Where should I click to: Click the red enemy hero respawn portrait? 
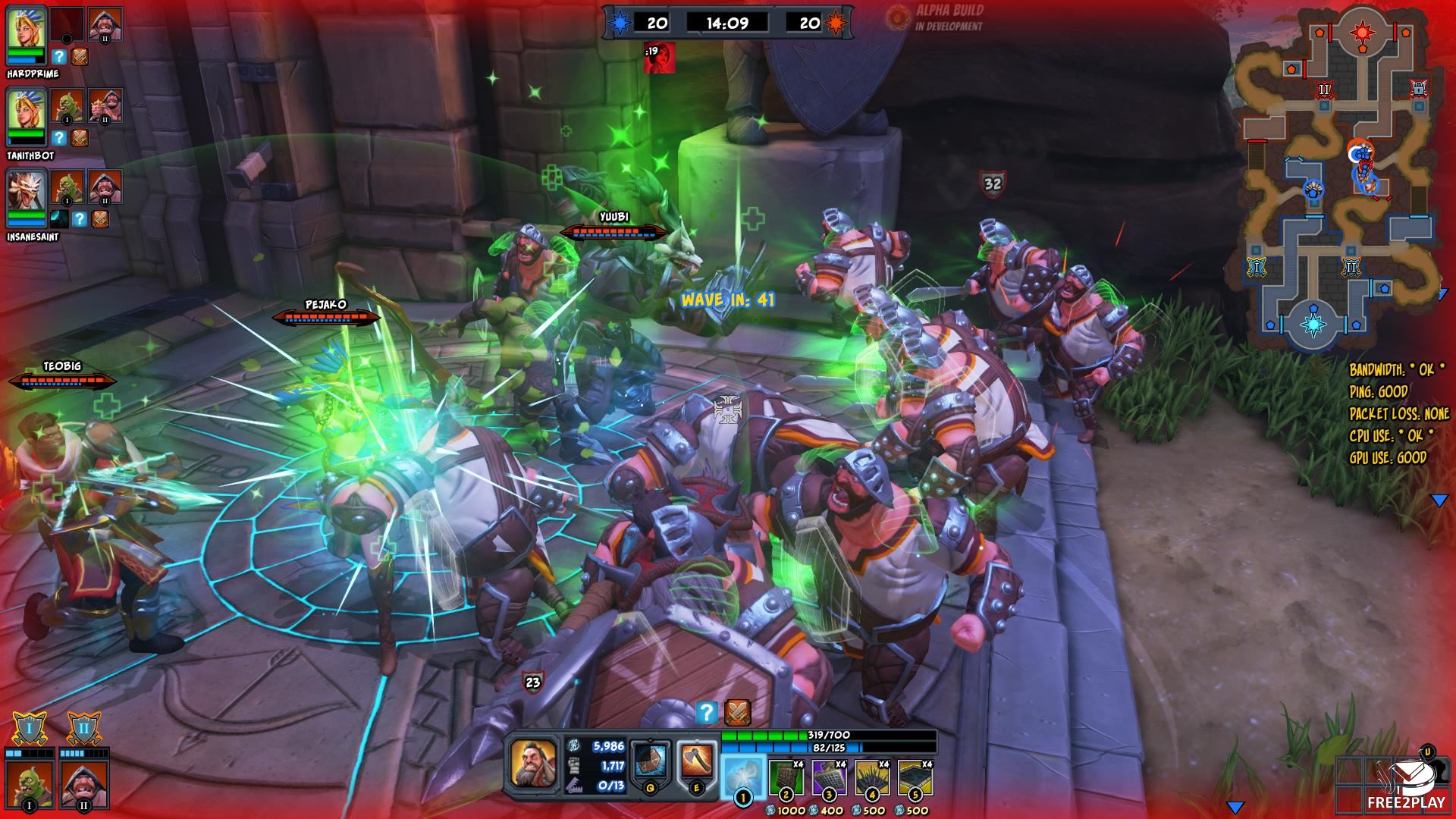point(660,58)
